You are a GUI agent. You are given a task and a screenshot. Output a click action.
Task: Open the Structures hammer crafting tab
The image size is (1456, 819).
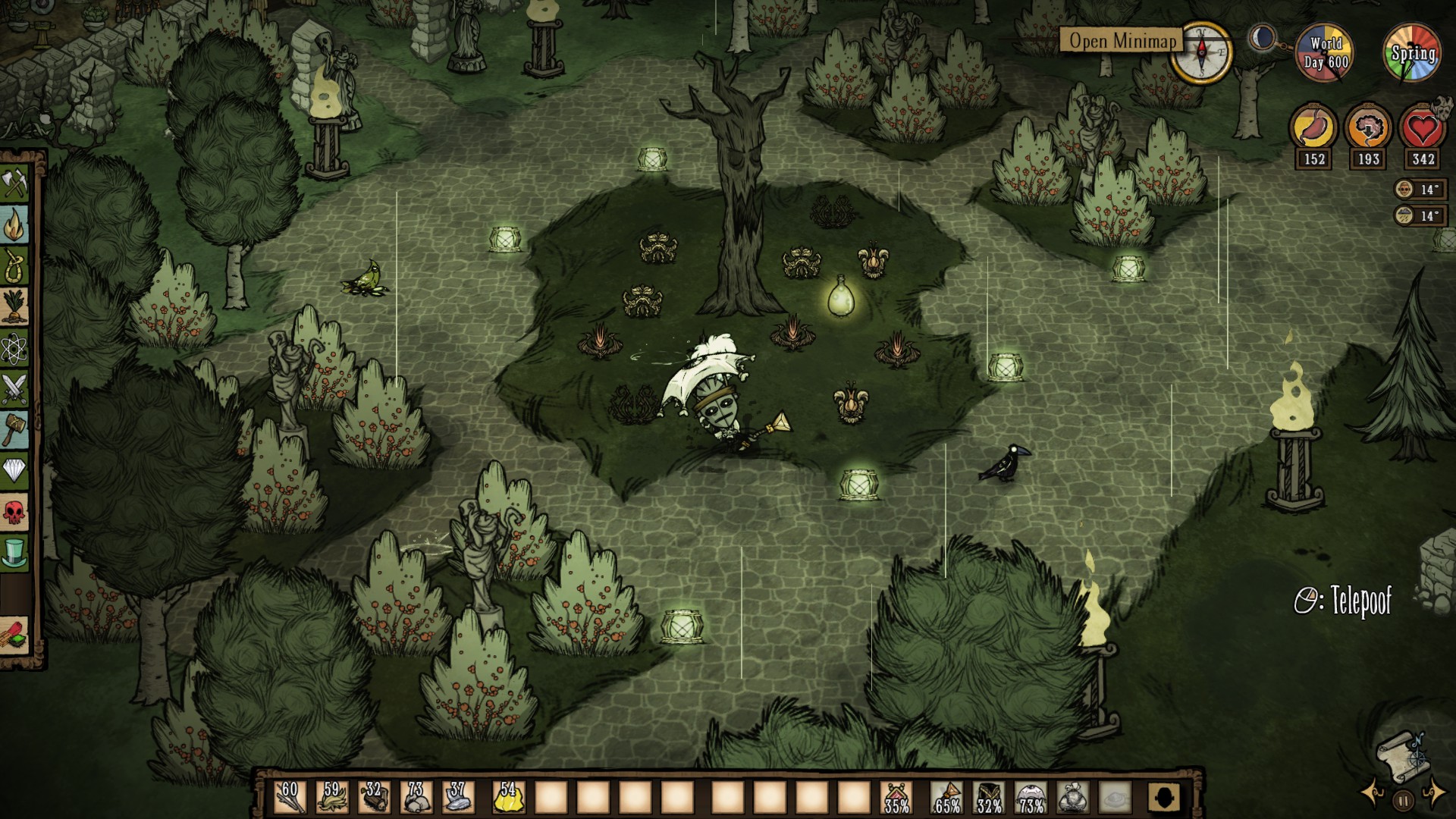point(14,431)
